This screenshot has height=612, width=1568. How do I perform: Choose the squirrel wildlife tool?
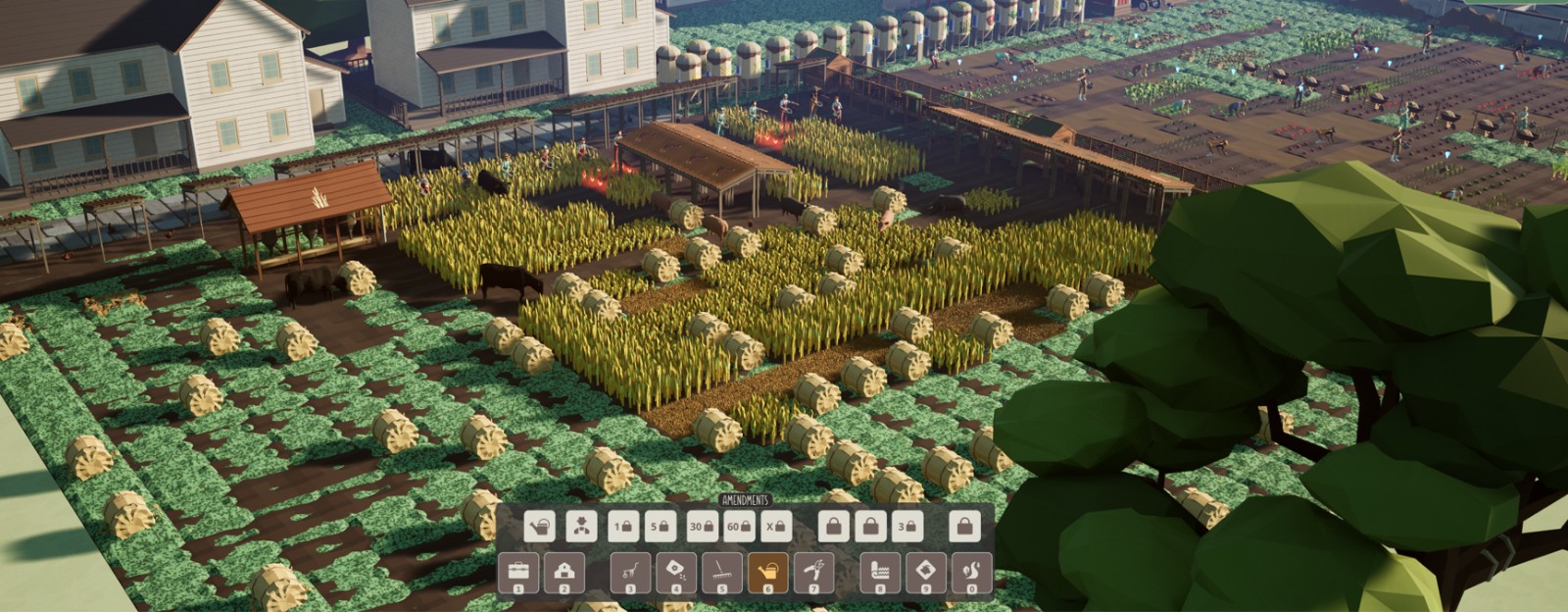pos(971,573)
